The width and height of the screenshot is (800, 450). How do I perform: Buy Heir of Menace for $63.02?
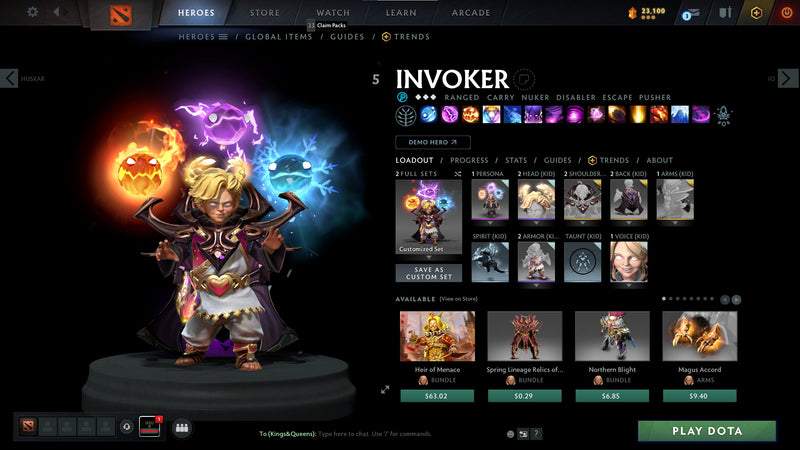[x=437, y=395]
